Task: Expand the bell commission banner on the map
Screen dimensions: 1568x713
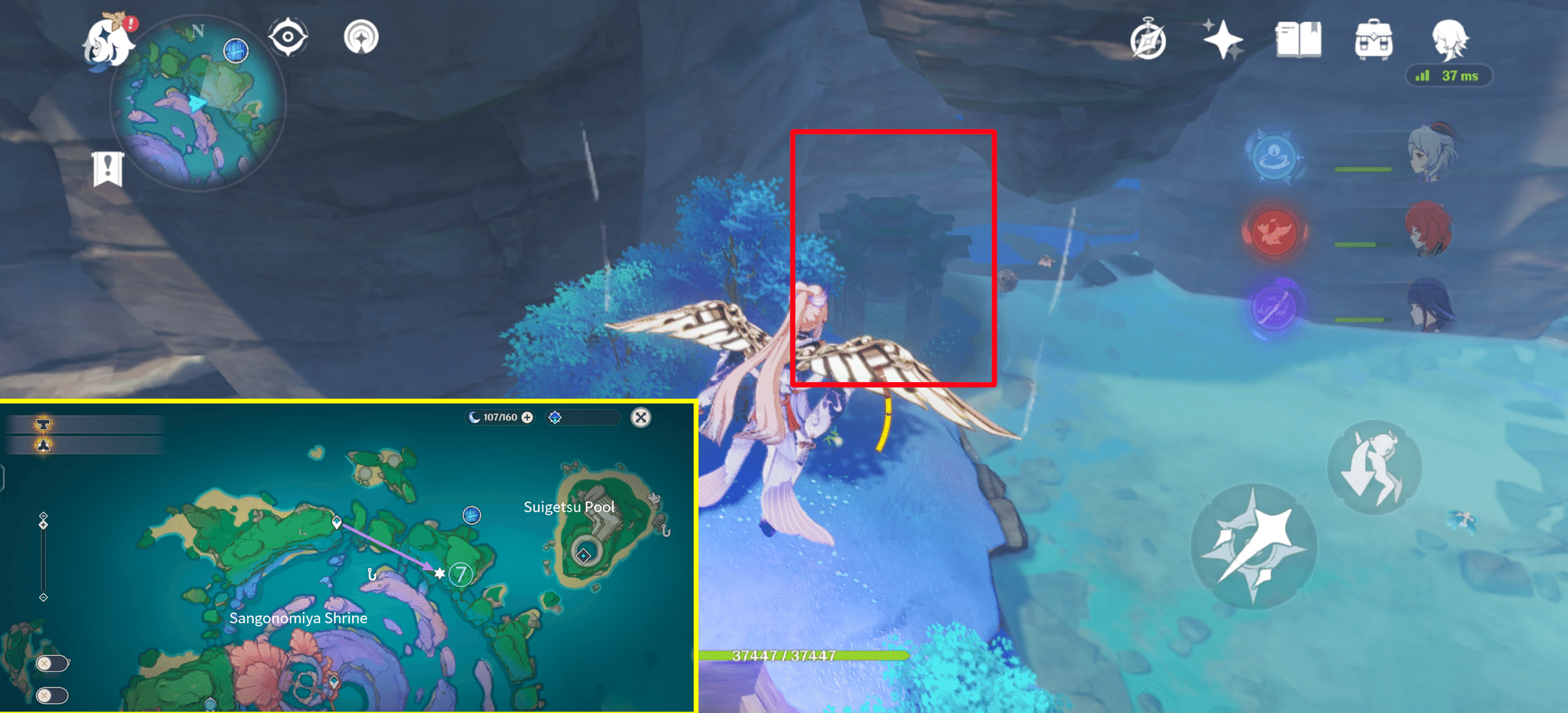Action: [x=43, y=446]
